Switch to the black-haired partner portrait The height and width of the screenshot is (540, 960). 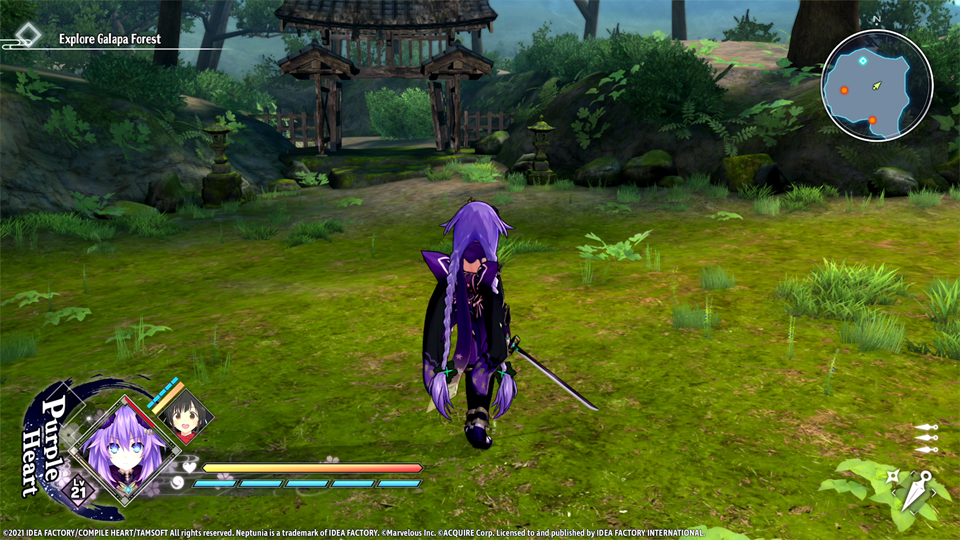click(186, 416)
